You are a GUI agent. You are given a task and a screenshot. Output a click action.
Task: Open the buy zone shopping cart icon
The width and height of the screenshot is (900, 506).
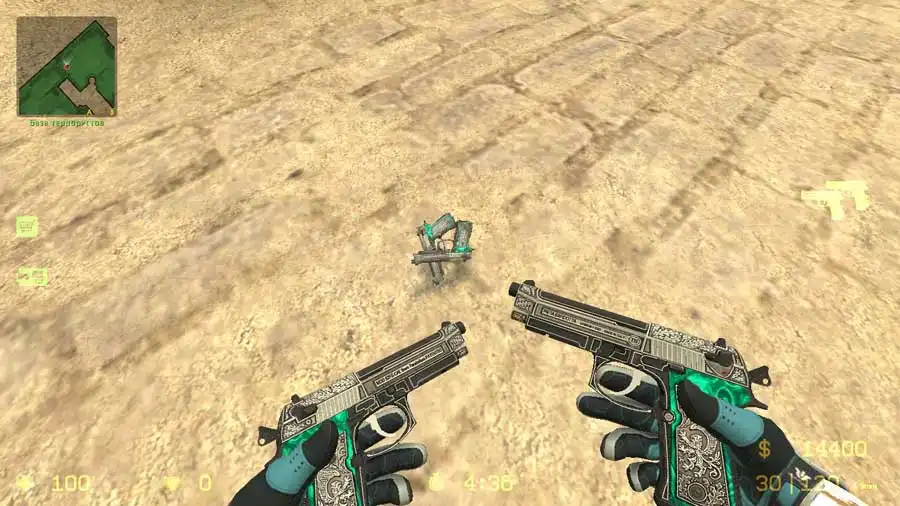(x=26, y=226)
